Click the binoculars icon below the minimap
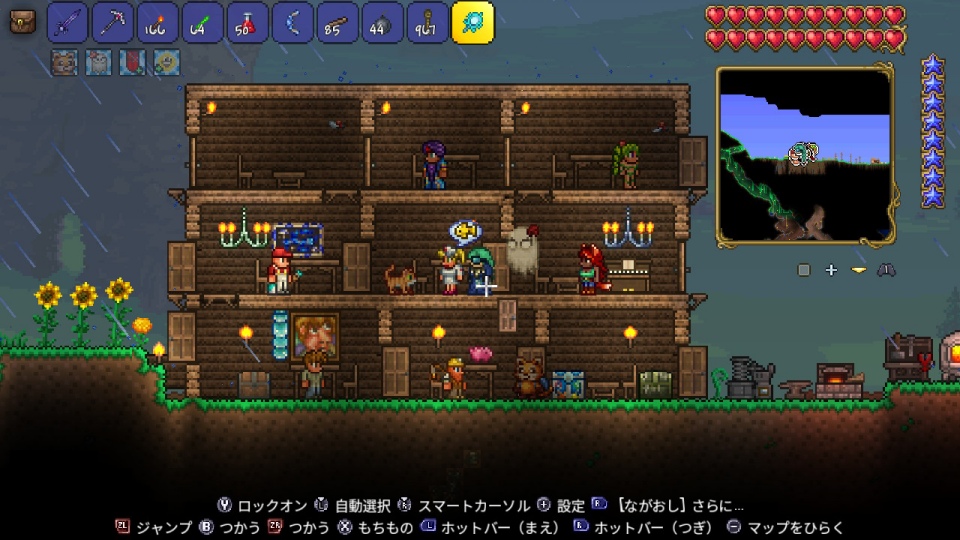This screenshot has width=960, height=540. pos(886,269)
